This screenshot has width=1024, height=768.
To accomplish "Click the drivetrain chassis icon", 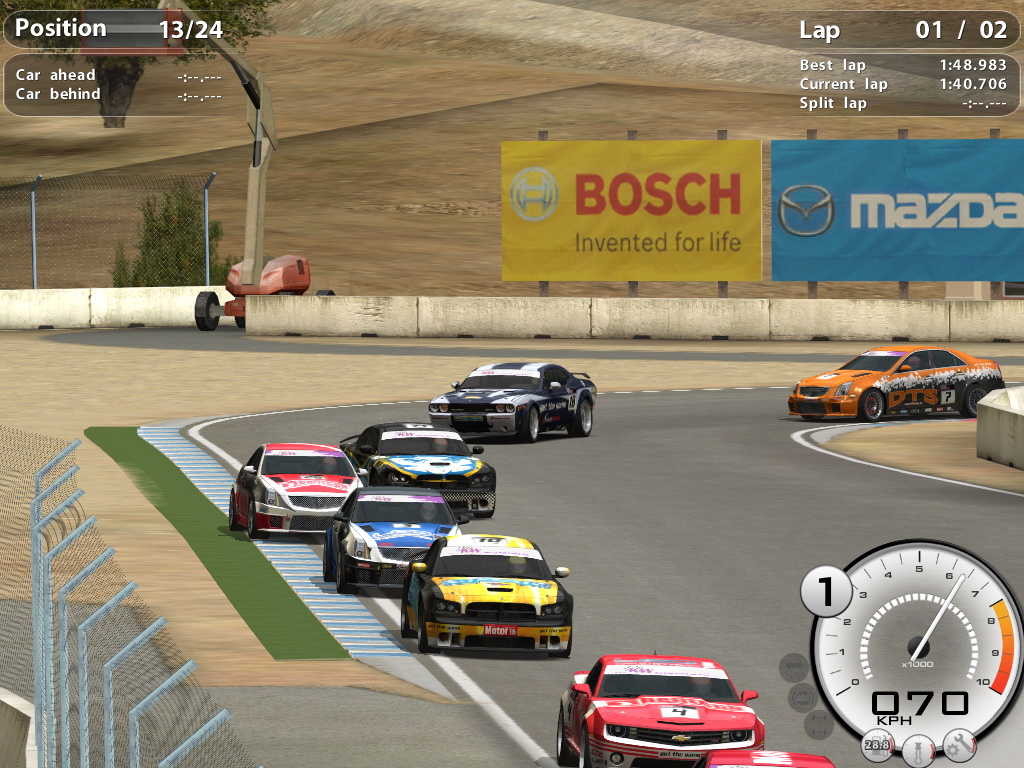I will pos(817,723).
